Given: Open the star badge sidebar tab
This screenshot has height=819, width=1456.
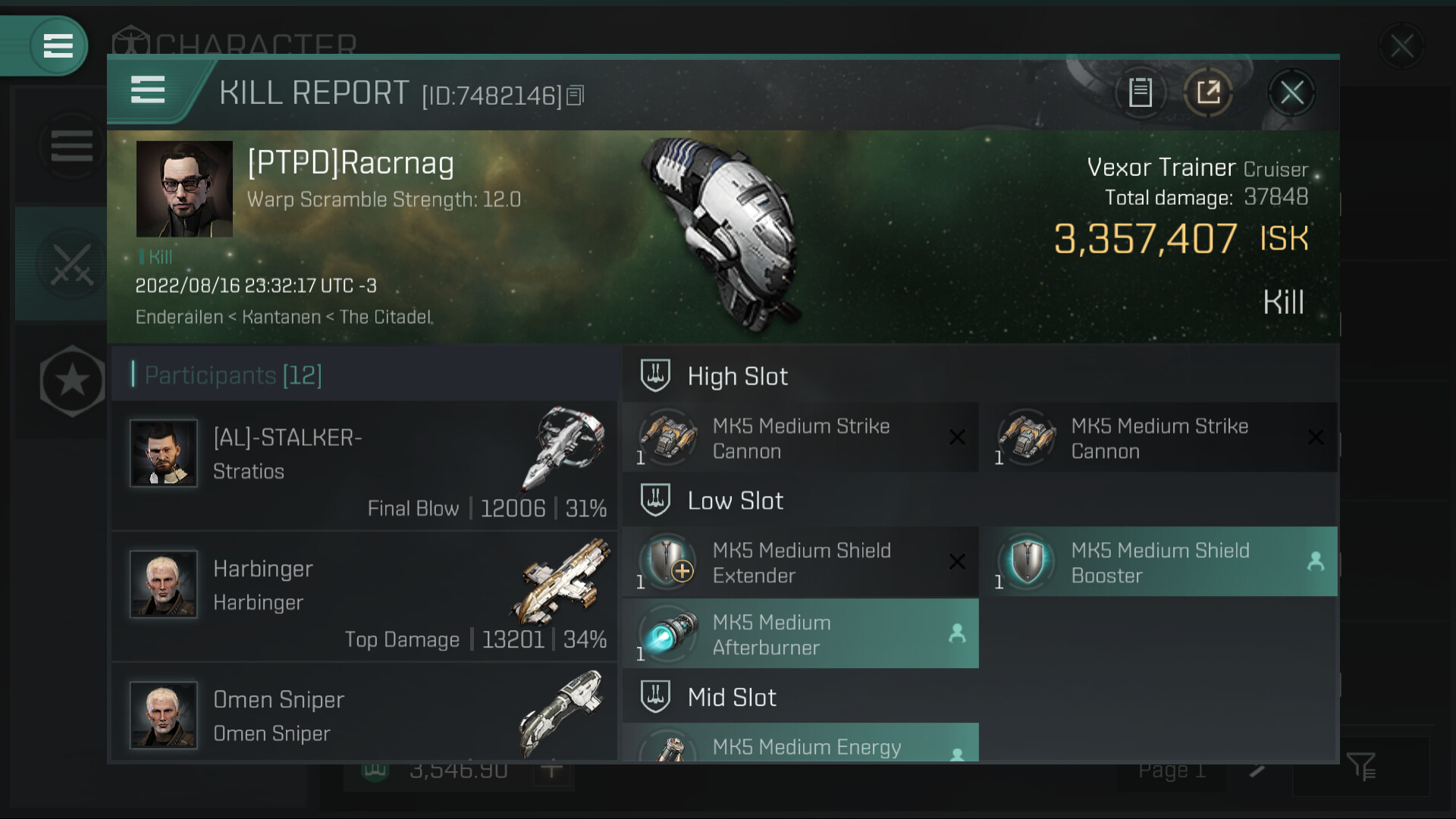Looking at the screenshot, I should [x=72, y=381].
